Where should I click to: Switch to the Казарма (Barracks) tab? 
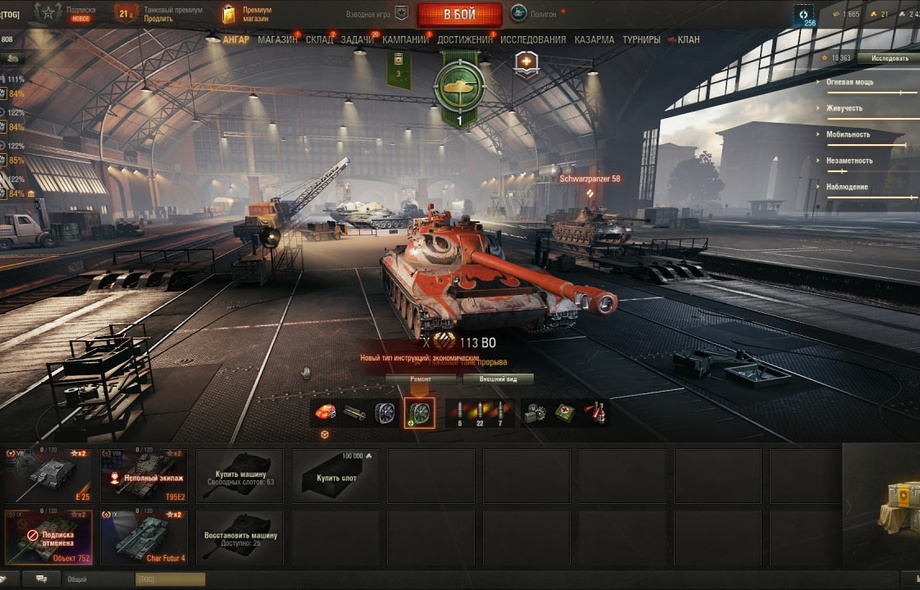point(595,40)
